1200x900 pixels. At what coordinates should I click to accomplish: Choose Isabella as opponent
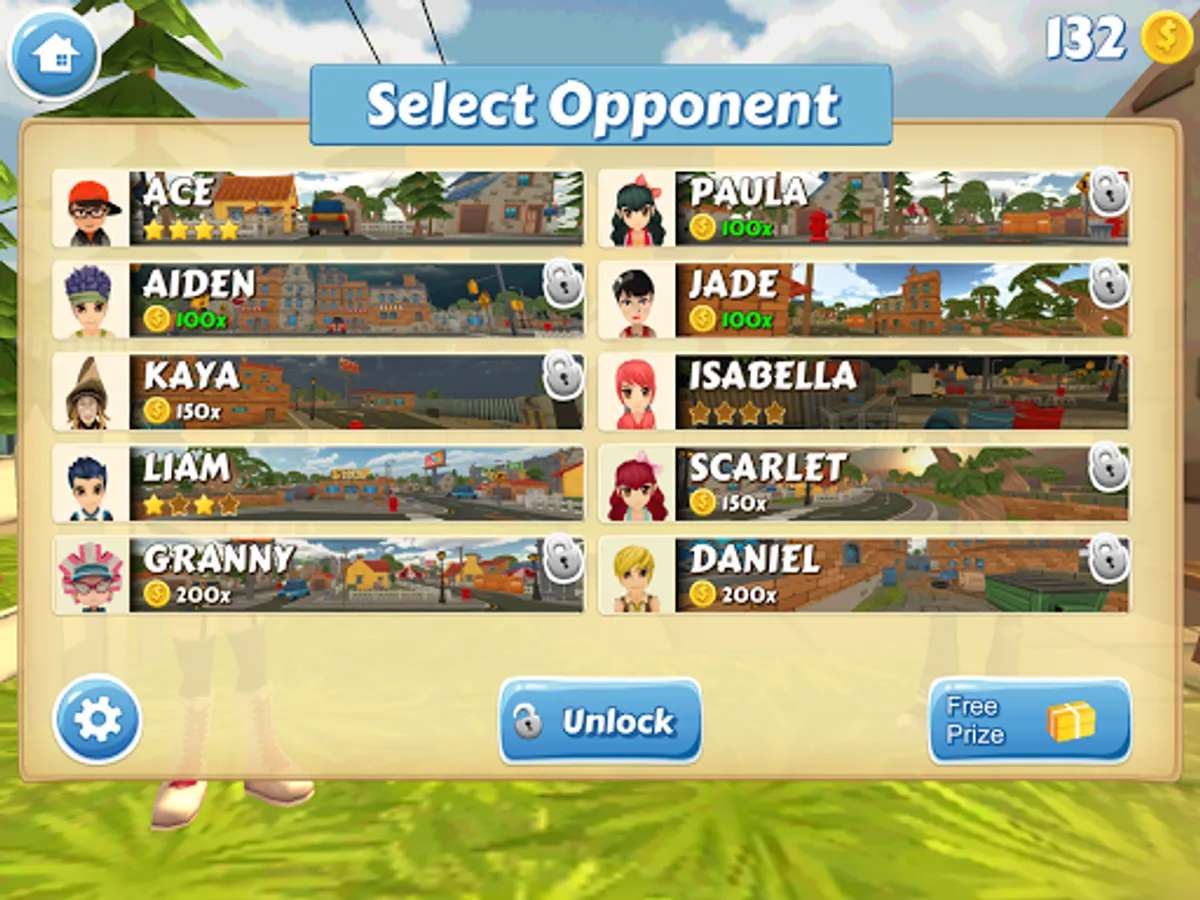[x=864, y=392]
